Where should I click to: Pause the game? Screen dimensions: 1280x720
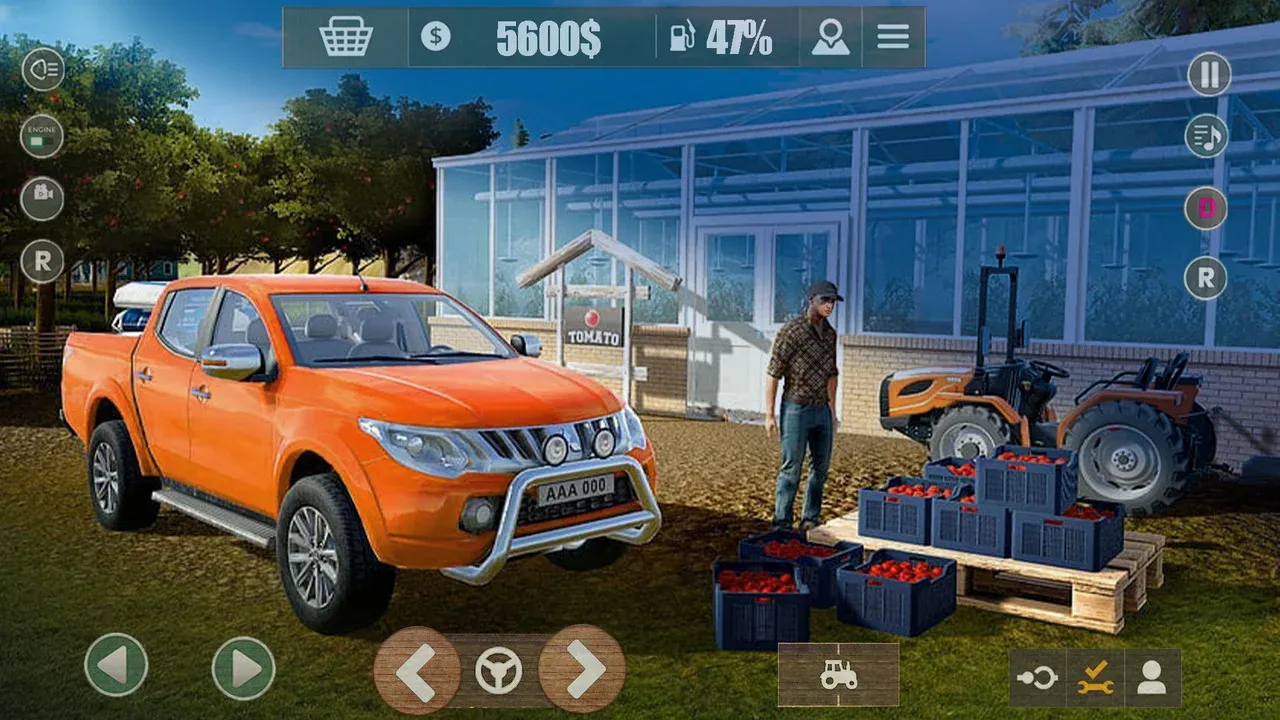pos(1208,74)
